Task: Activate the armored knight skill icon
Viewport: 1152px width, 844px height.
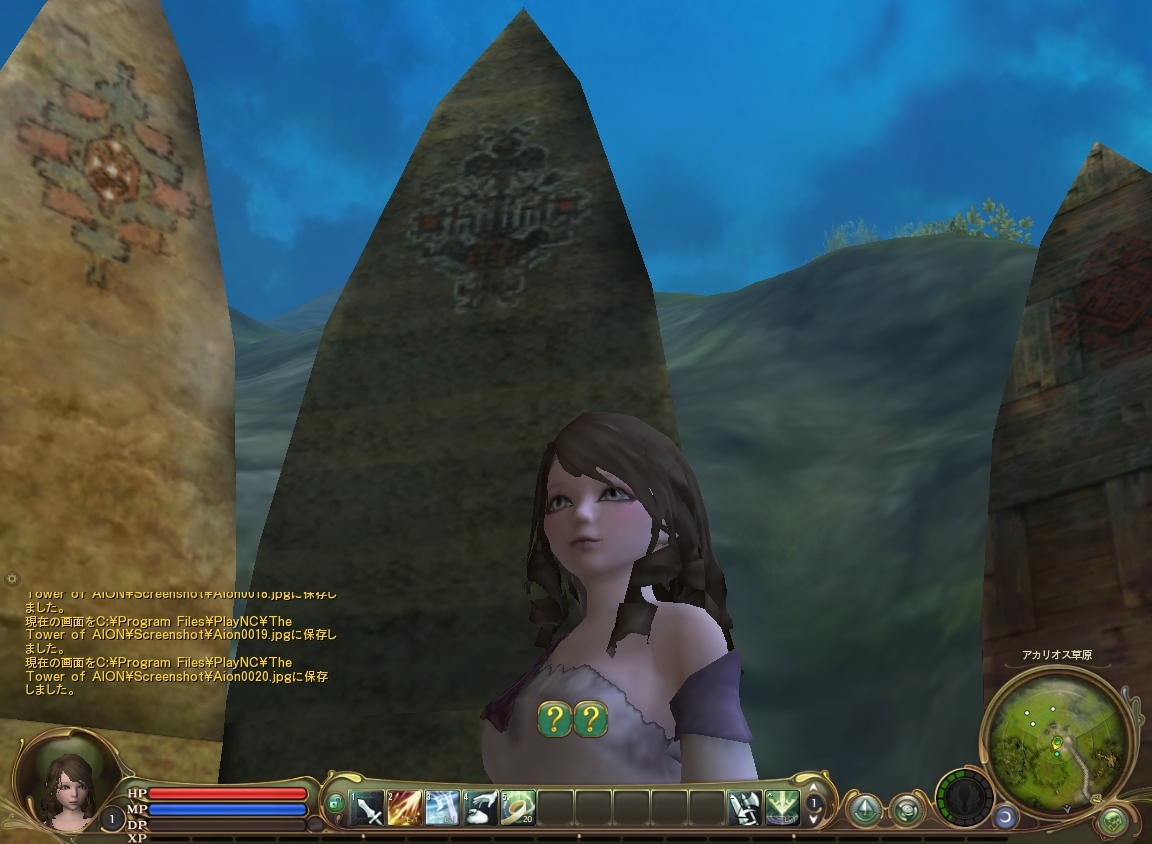Action: tap(744, 806)
